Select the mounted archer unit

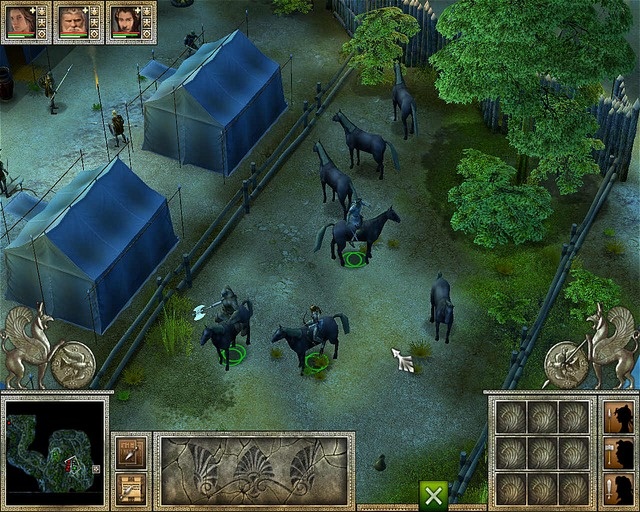[x=313, y=335]
